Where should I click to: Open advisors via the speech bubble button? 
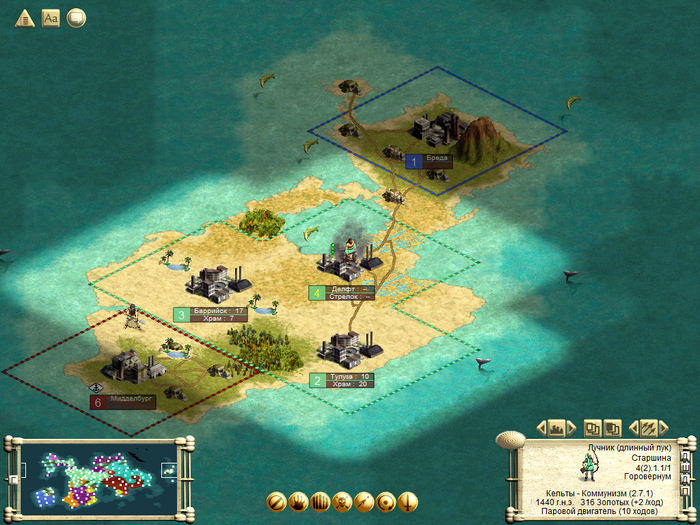pyautogui.click(x=76, y=18)
